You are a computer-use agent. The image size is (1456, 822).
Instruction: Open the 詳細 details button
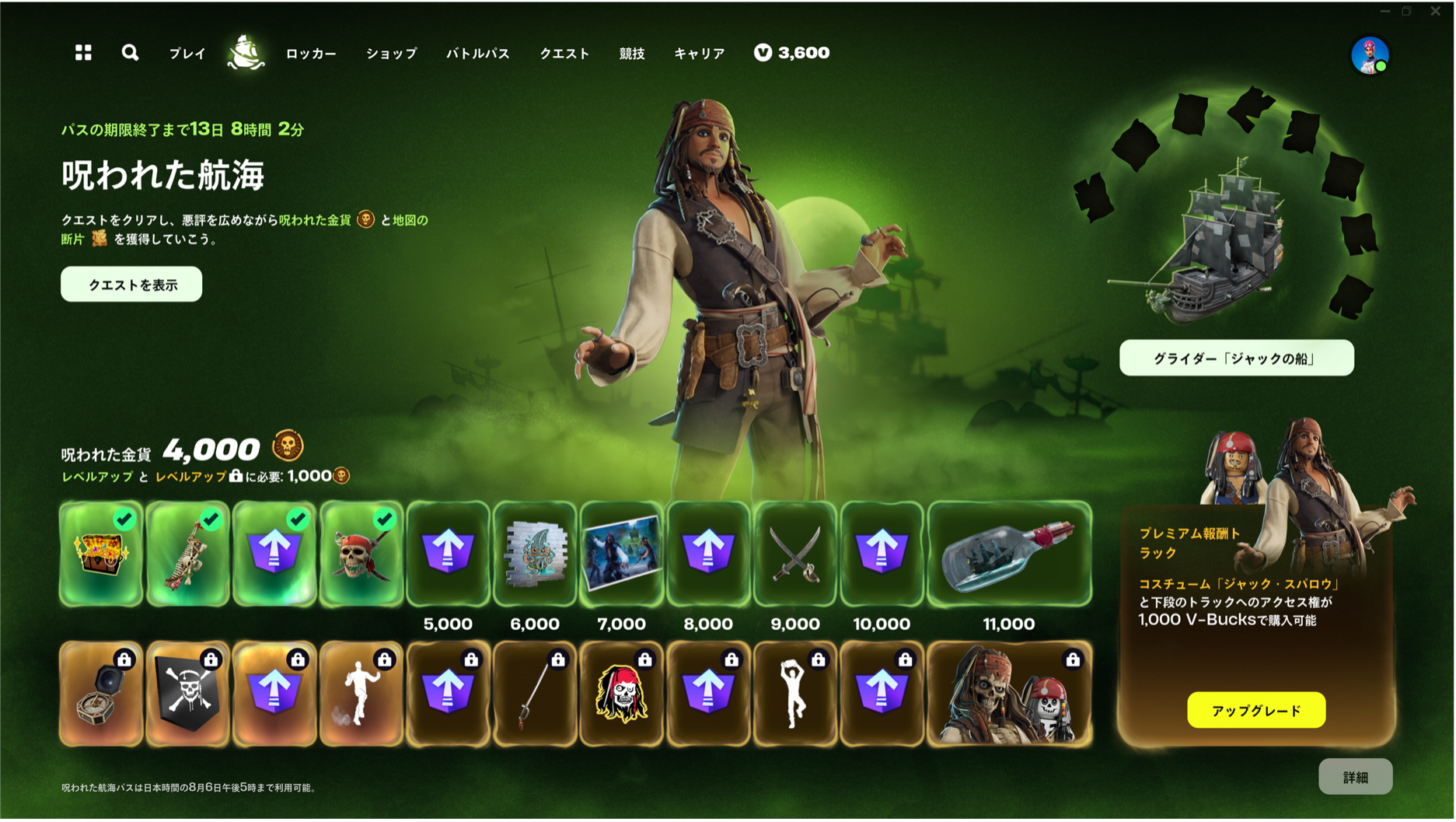pos(1355,777)
